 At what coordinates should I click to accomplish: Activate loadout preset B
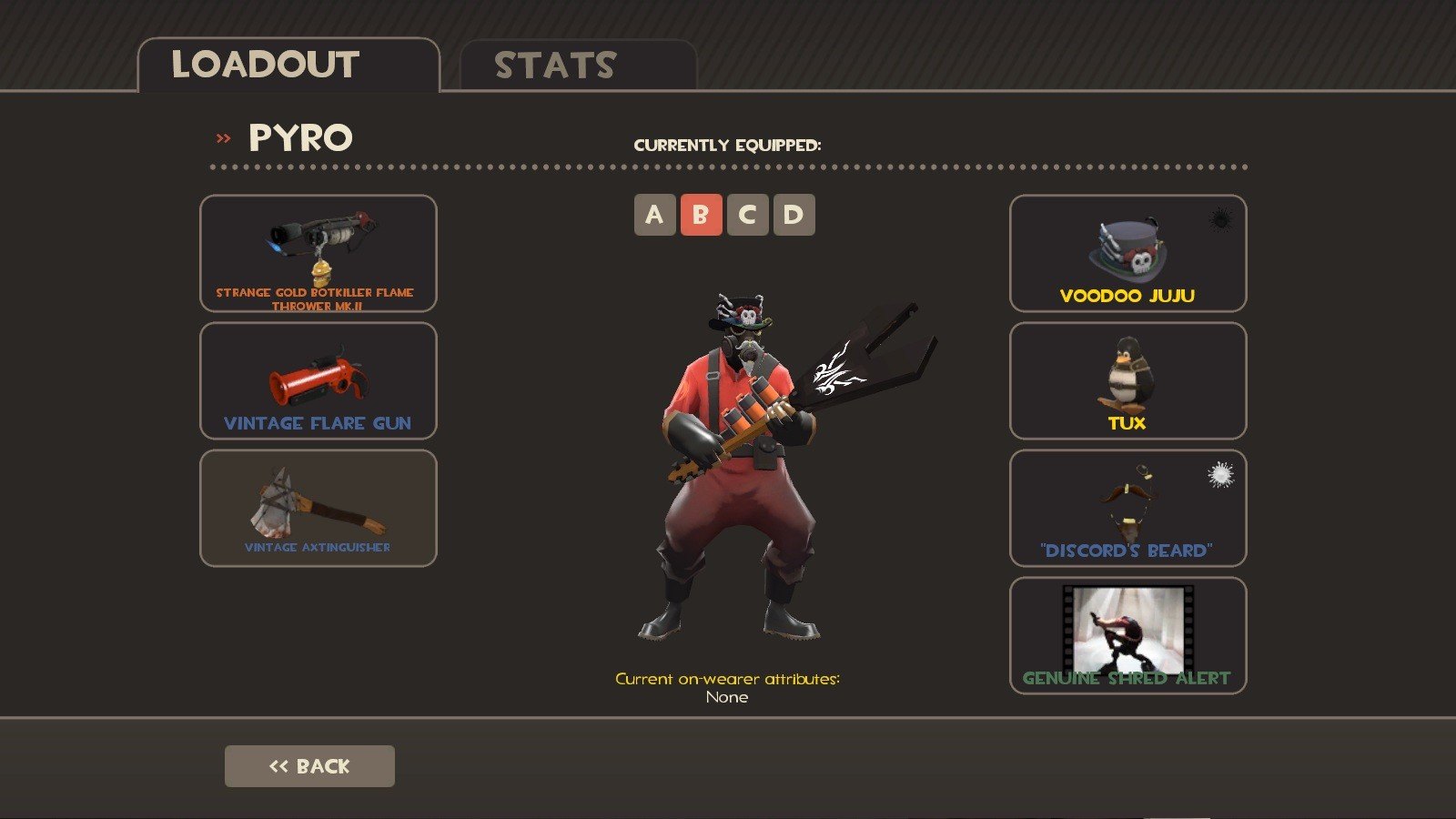(x=701, y=215)
